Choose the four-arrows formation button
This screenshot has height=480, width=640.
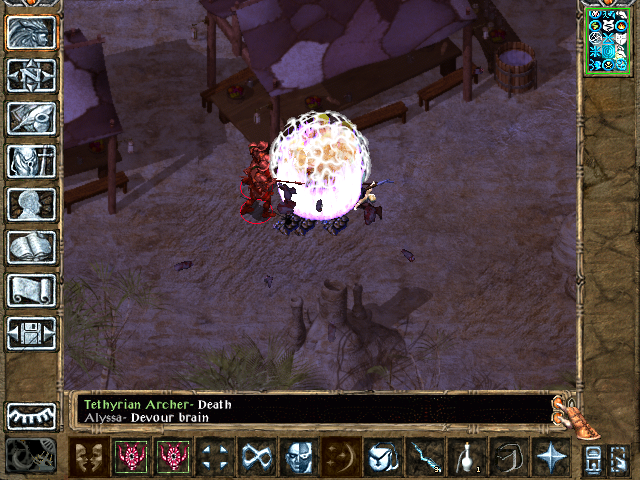pos(213,457)
